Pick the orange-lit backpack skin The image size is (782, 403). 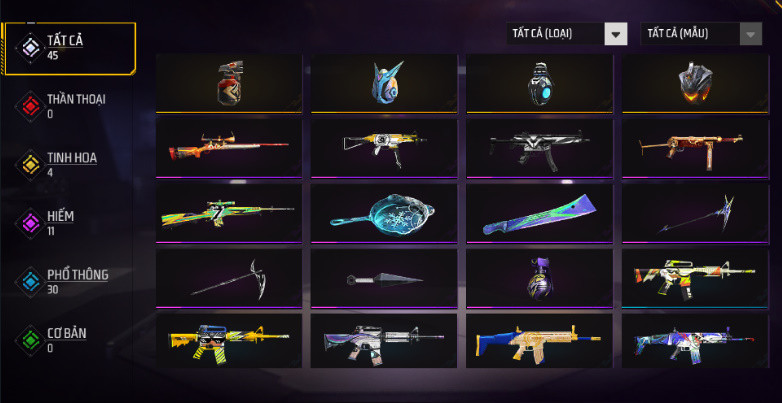695,83
